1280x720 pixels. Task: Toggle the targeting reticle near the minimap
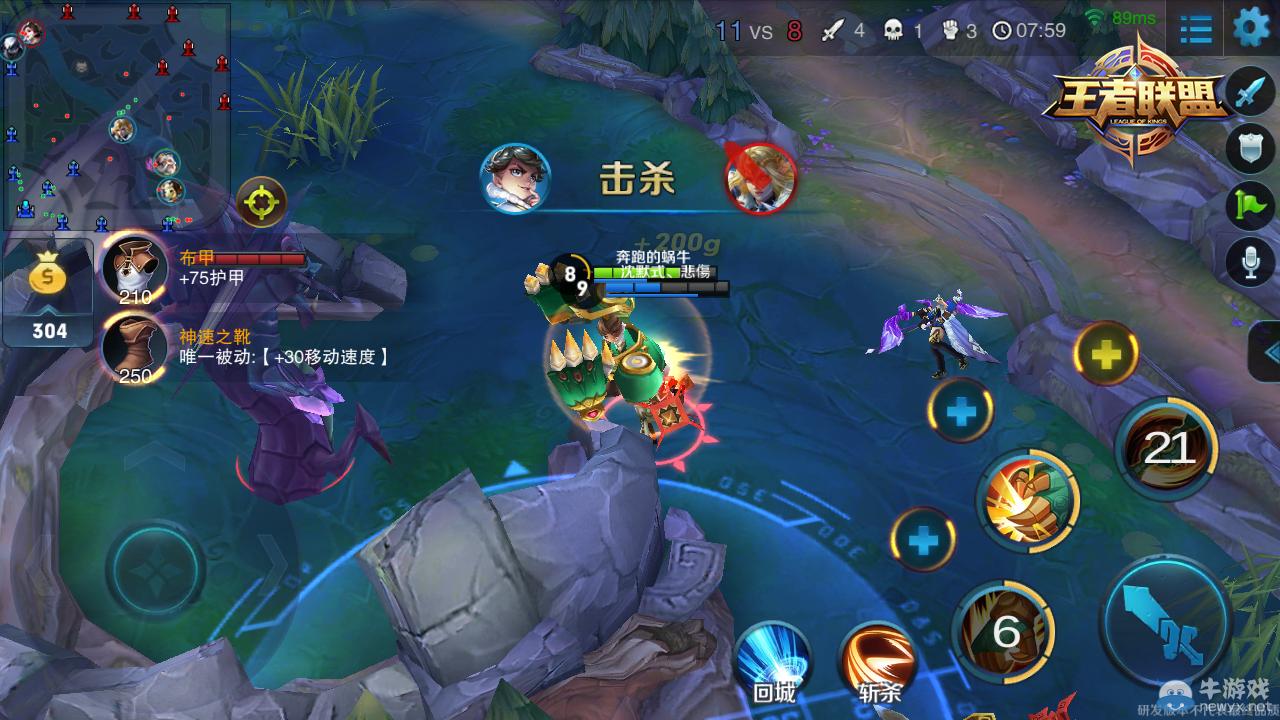point(262,202)
